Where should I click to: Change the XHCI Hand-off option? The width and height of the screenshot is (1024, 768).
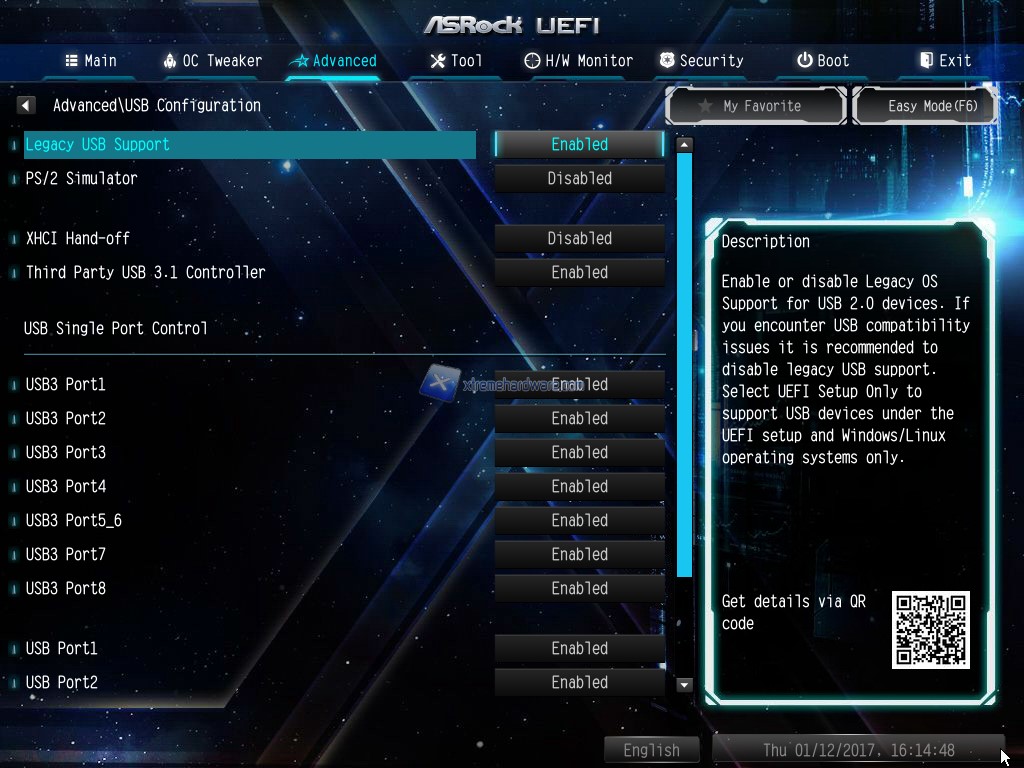point(579,239)
